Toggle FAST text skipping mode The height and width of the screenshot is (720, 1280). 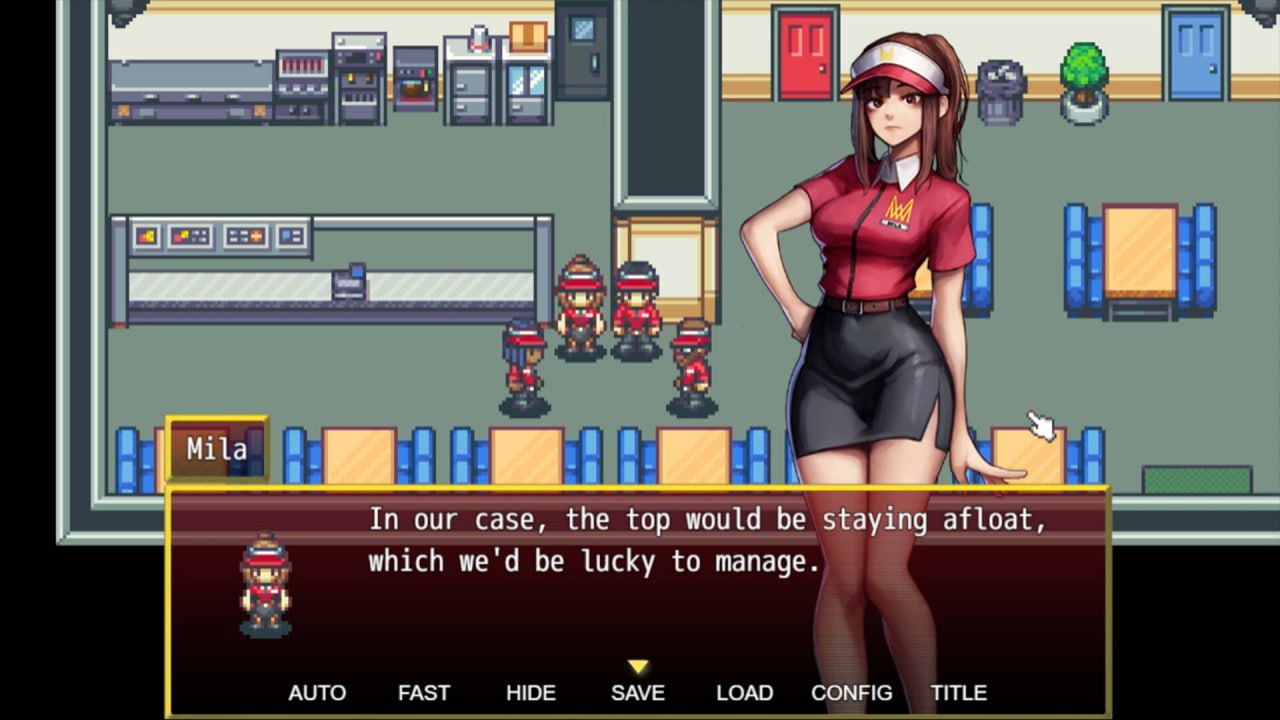click(423, 692)
